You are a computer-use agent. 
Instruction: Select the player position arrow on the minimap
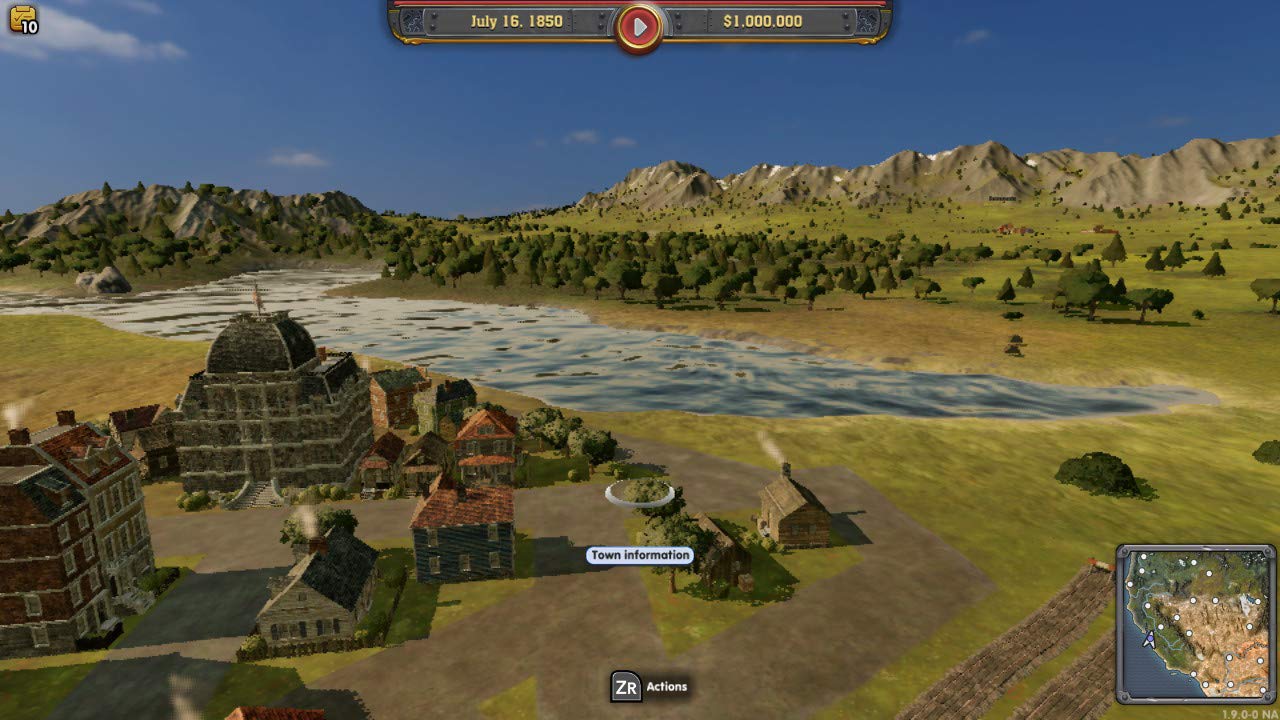(x=1150, y=638)
